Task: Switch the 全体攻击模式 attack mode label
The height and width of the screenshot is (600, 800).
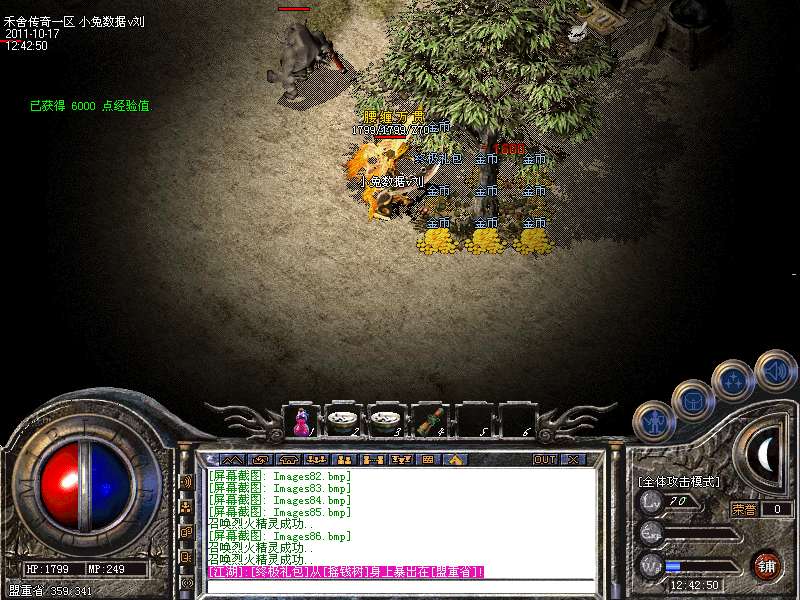Action: (679, 482)
